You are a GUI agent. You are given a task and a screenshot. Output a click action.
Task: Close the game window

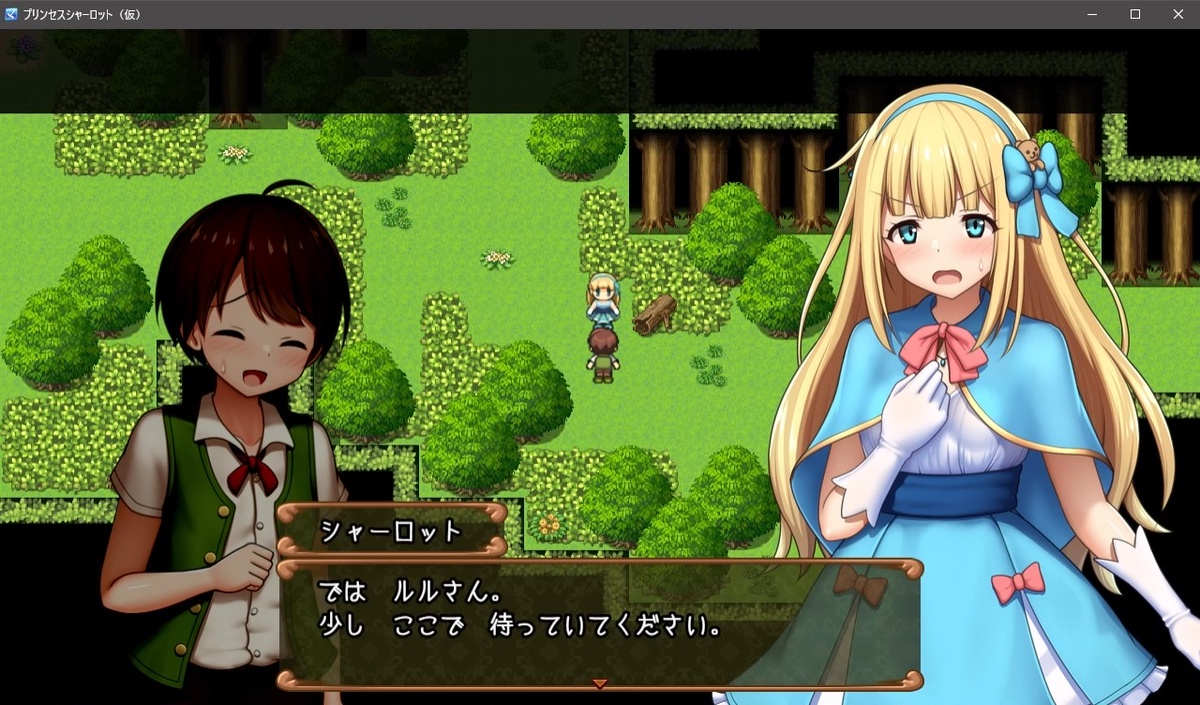point(1177,14)
